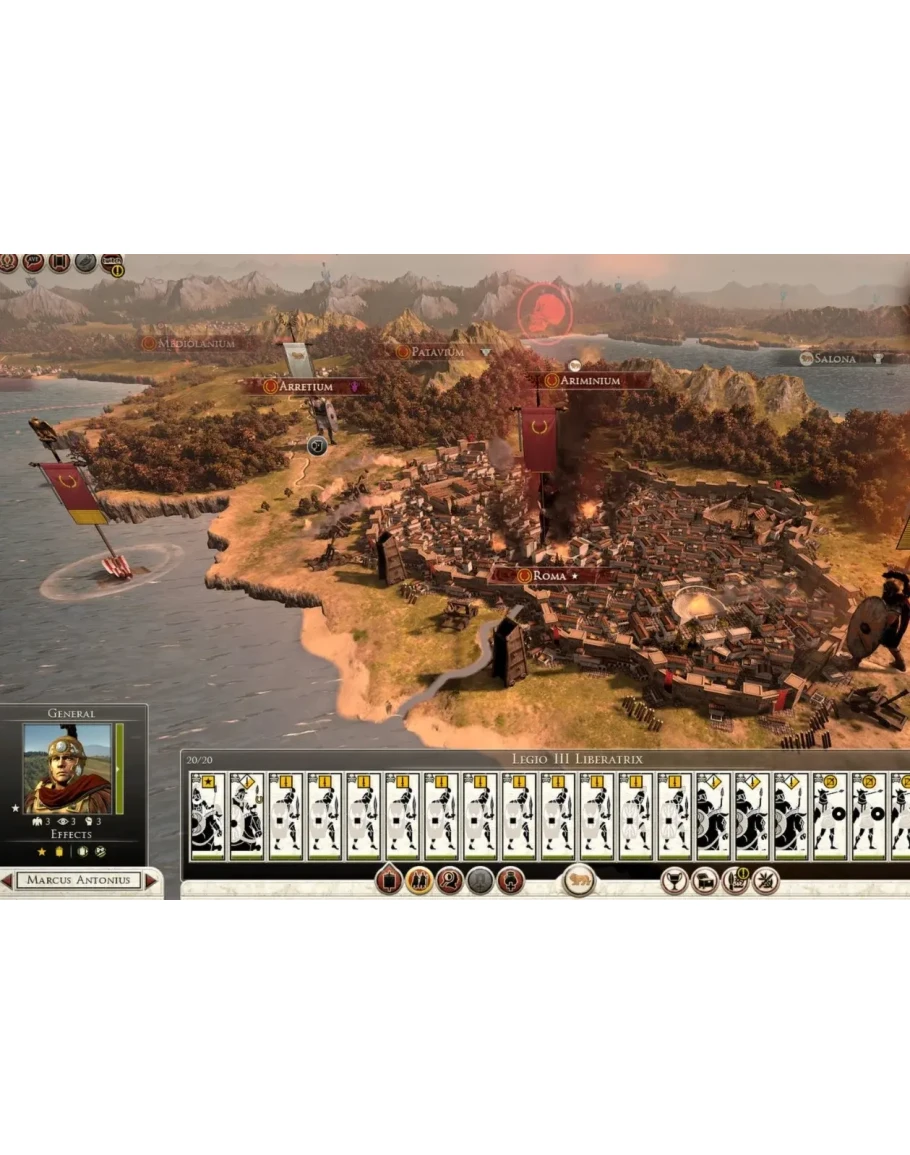
Task: Cycle to the next general with right arrow
Action: [x=151, y=881]
